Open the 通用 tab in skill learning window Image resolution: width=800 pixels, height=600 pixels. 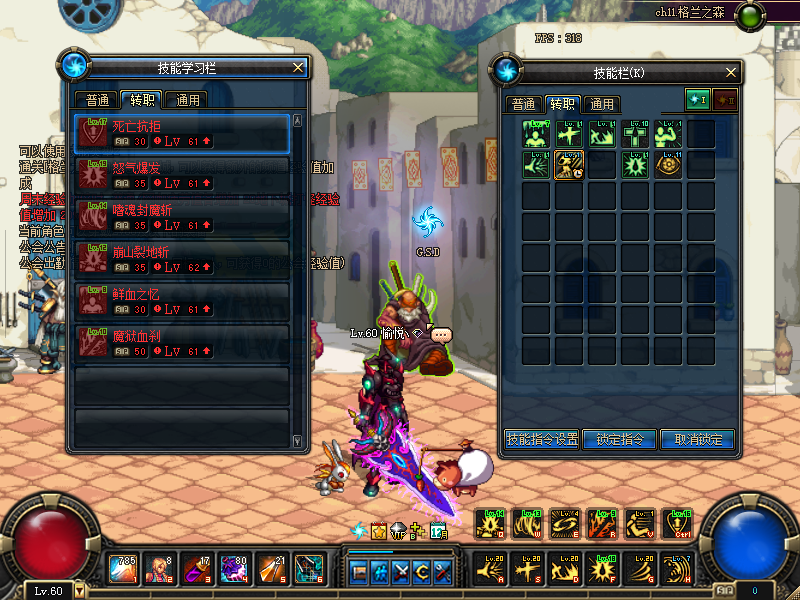click(x=186, y=100)
